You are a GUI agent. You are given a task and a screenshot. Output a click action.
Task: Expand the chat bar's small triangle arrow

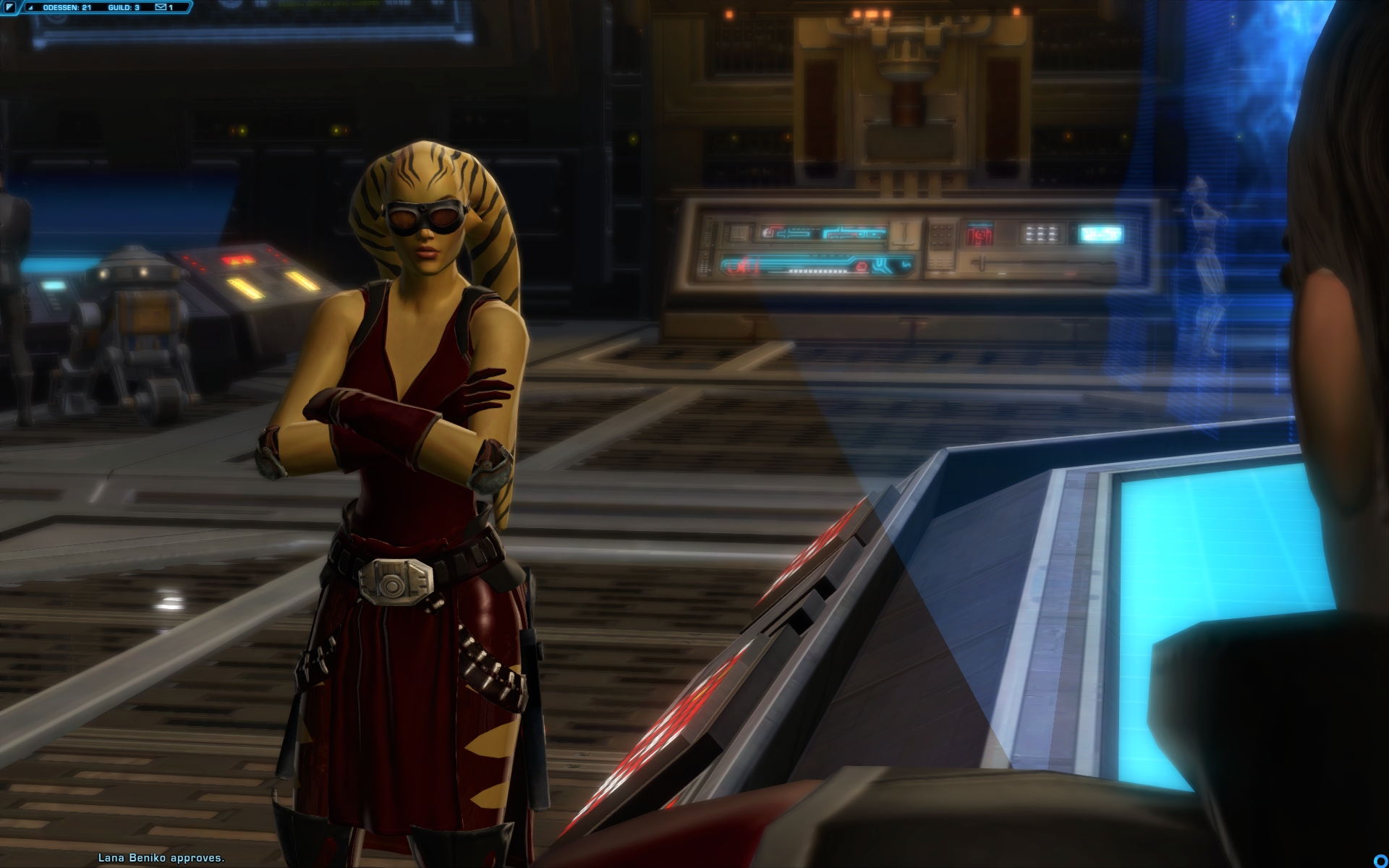click(30, 8)
